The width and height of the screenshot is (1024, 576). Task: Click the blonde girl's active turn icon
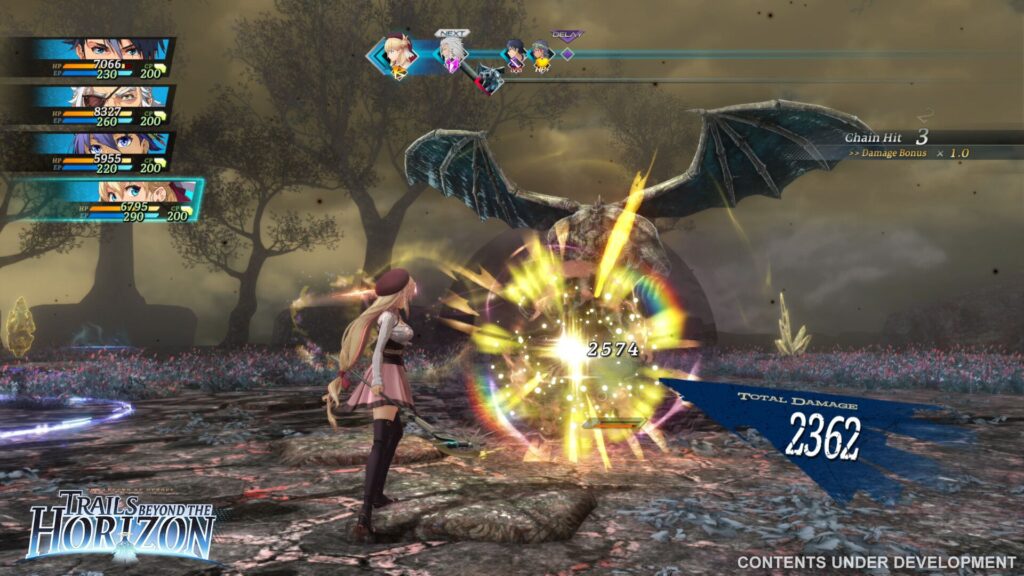pyautogui.click(x=399, y=56)
